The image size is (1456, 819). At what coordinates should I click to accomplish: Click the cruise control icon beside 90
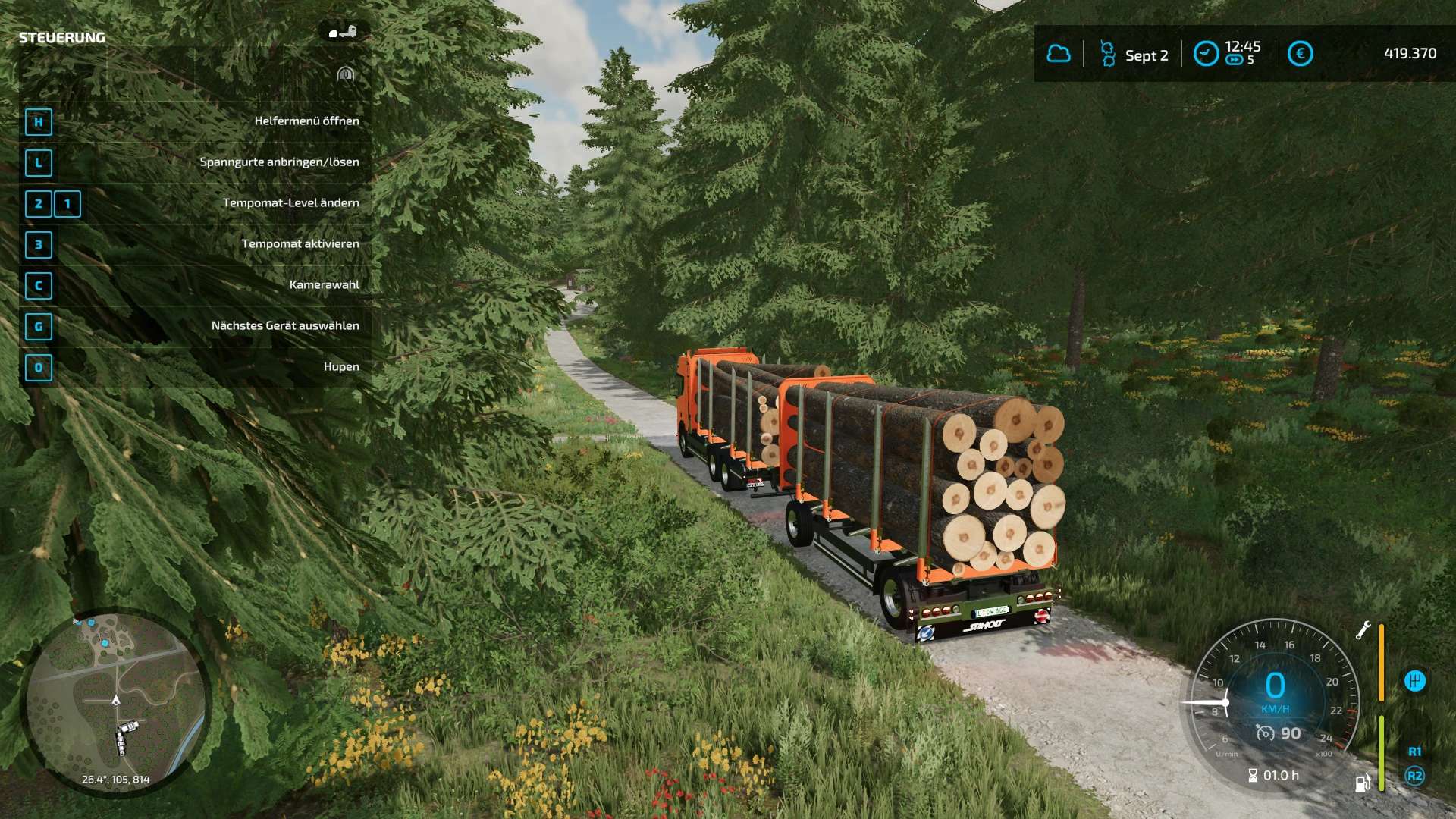1265,733
